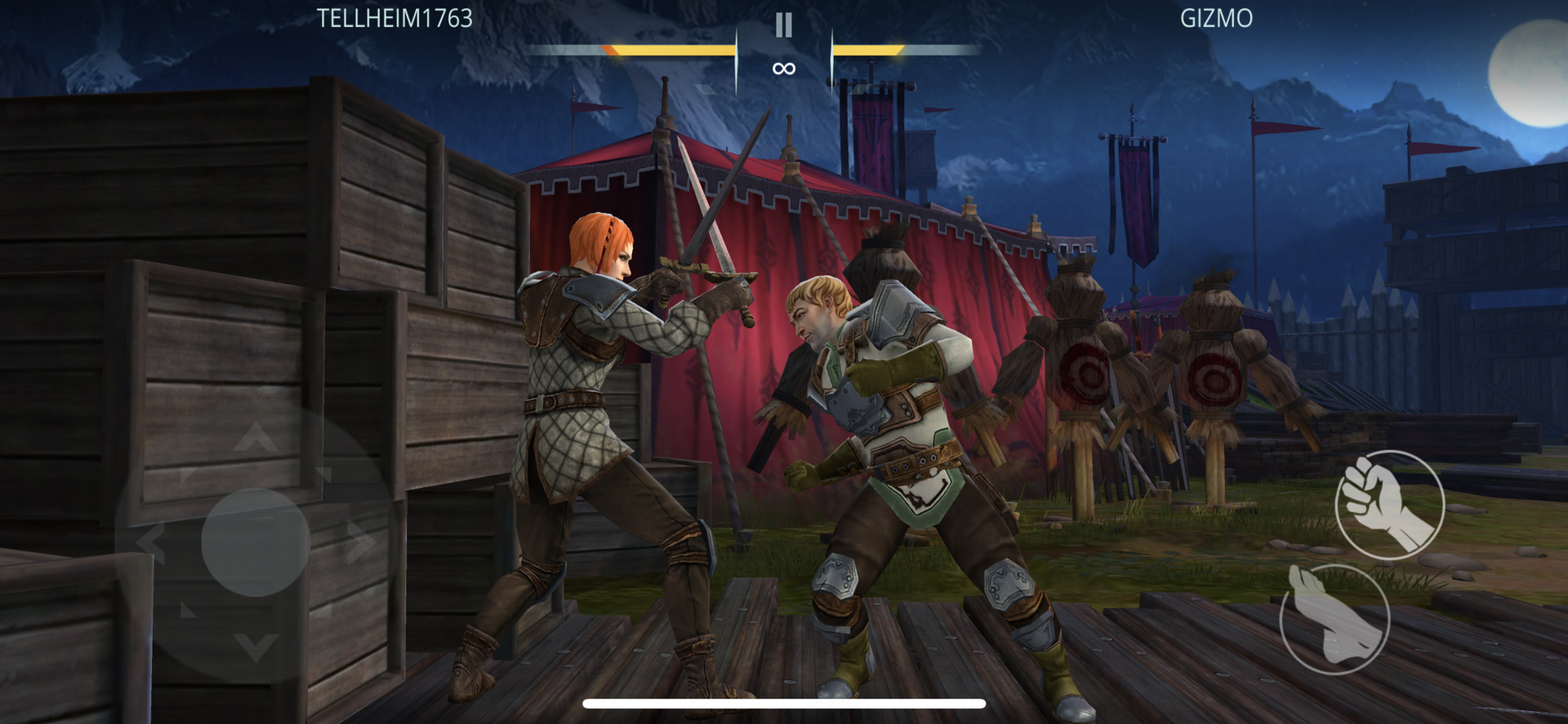Tap the virtual joystick thumb knob
This screenshot has width=1568, height=724.
click(x=255, y=542)
